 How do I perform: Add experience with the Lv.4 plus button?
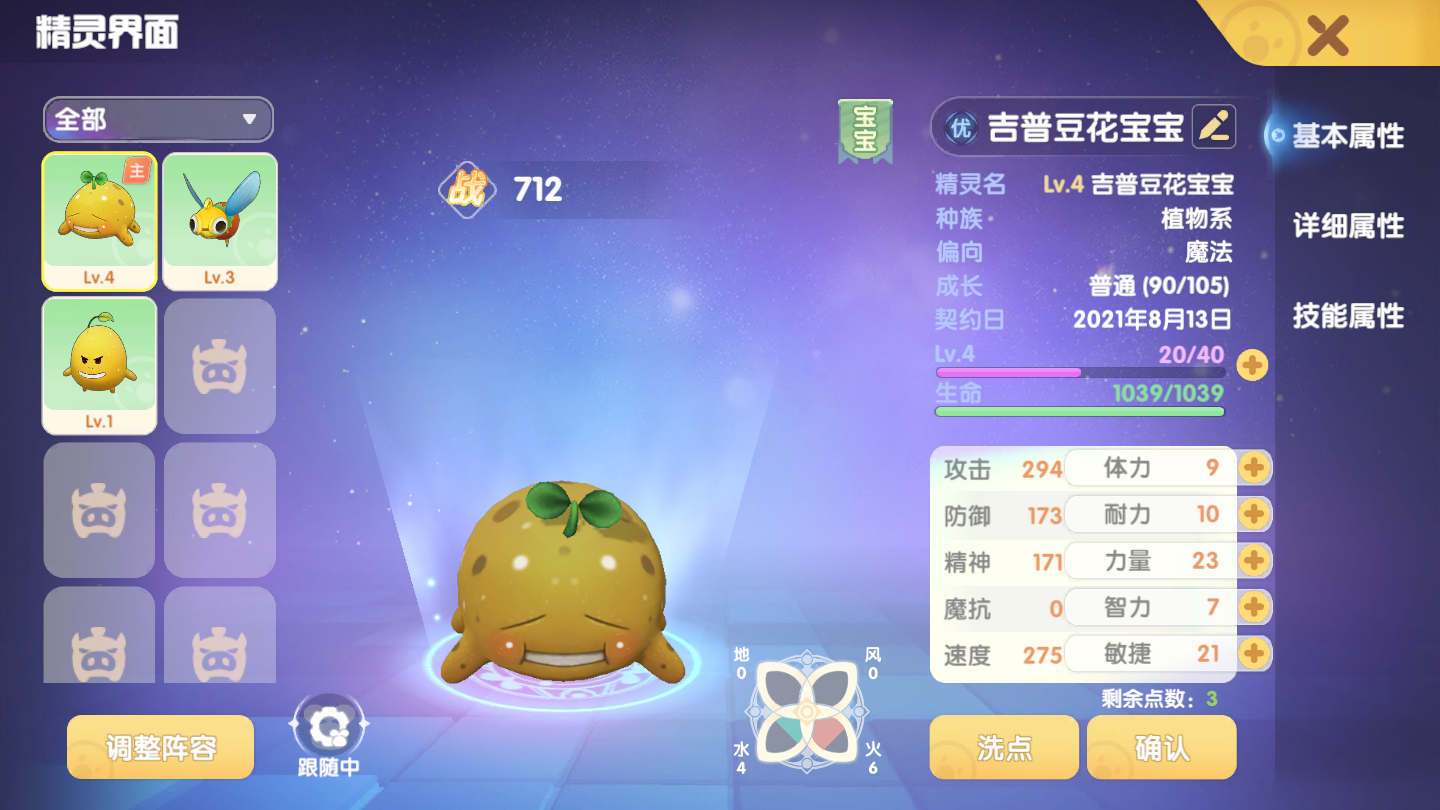point(1252,365)
